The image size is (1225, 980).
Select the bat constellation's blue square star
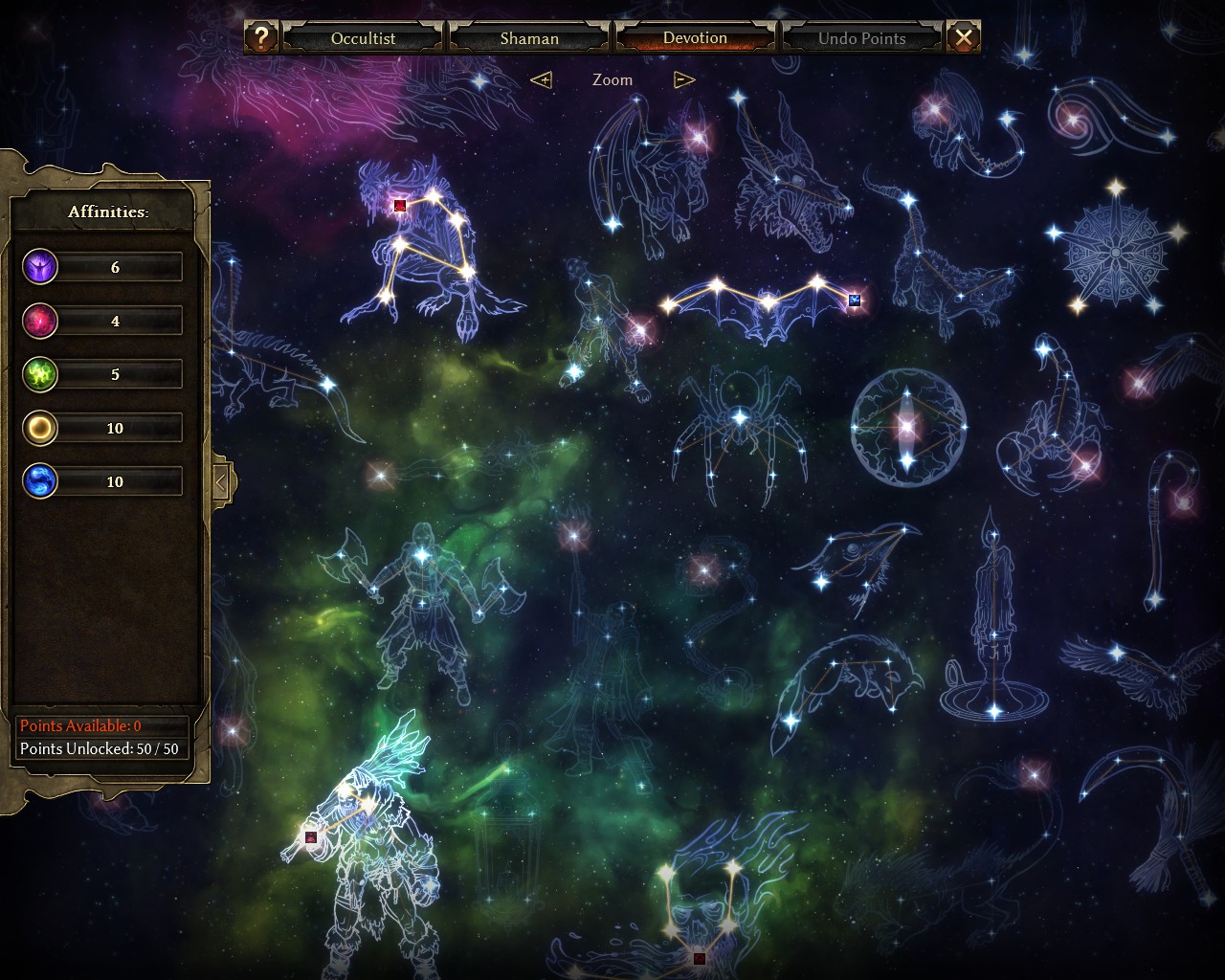[x=855, y=301]
